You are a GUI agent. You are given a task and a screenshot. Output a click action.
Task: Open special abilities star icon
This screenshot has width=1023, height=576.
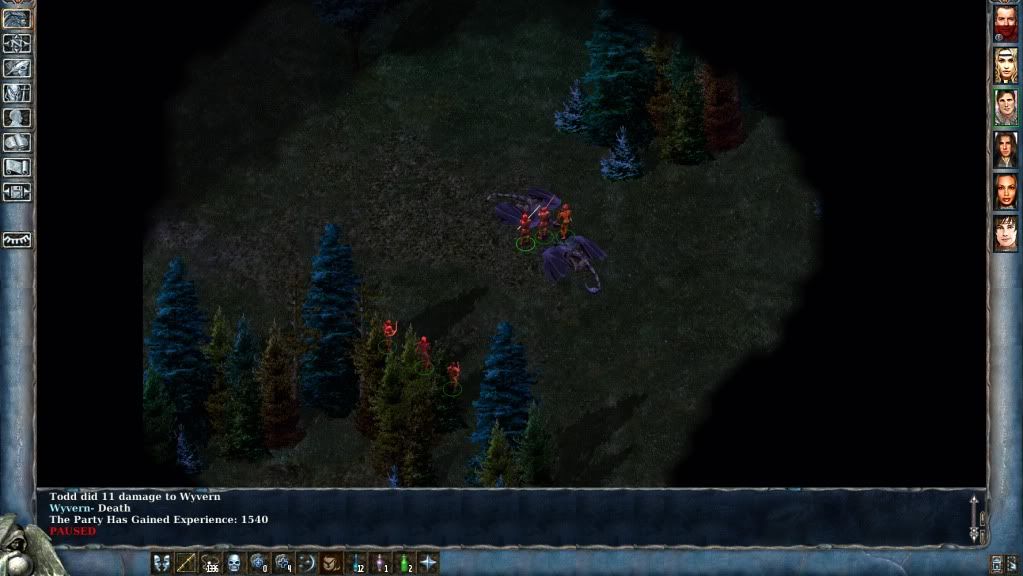(428, 563)
